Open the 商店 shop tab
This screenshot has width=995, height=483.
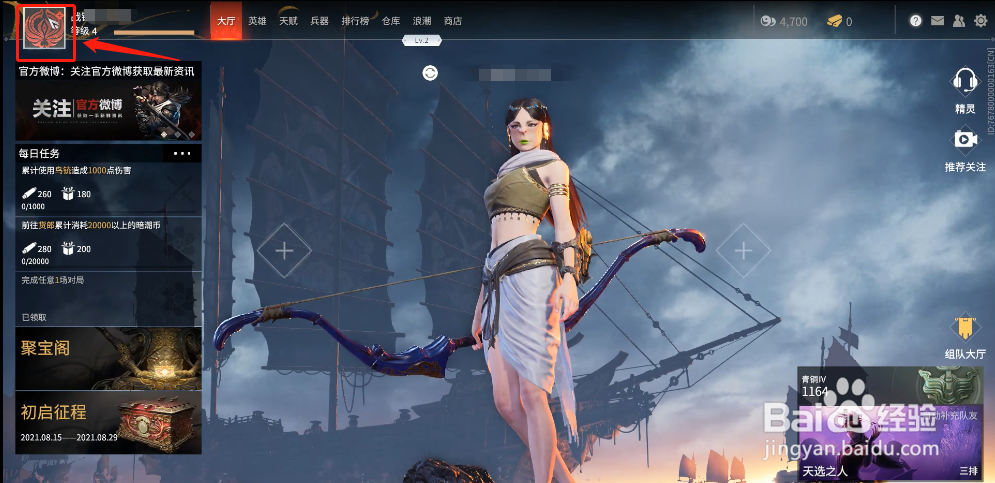[x=453, y=21]
